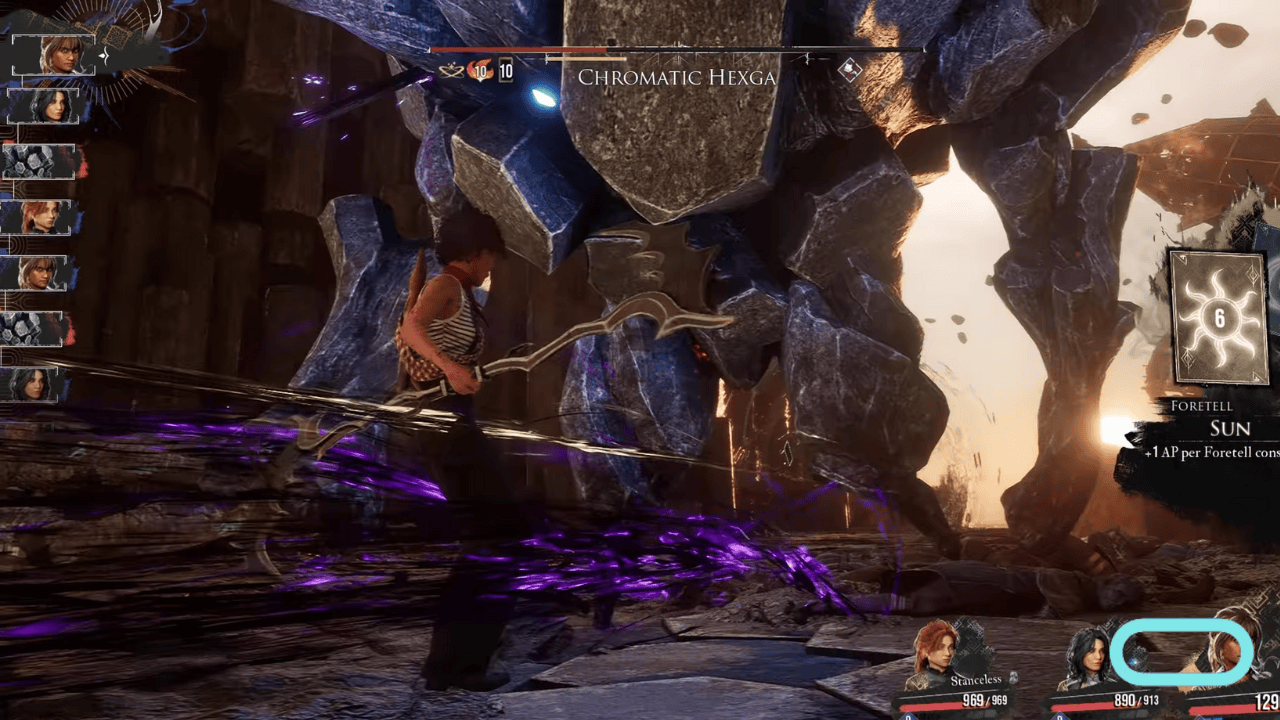Select the diamond ability icon right of the boss bar
Screen dimensions: 1280x720
pyautogui.click(x=849, y=72)
